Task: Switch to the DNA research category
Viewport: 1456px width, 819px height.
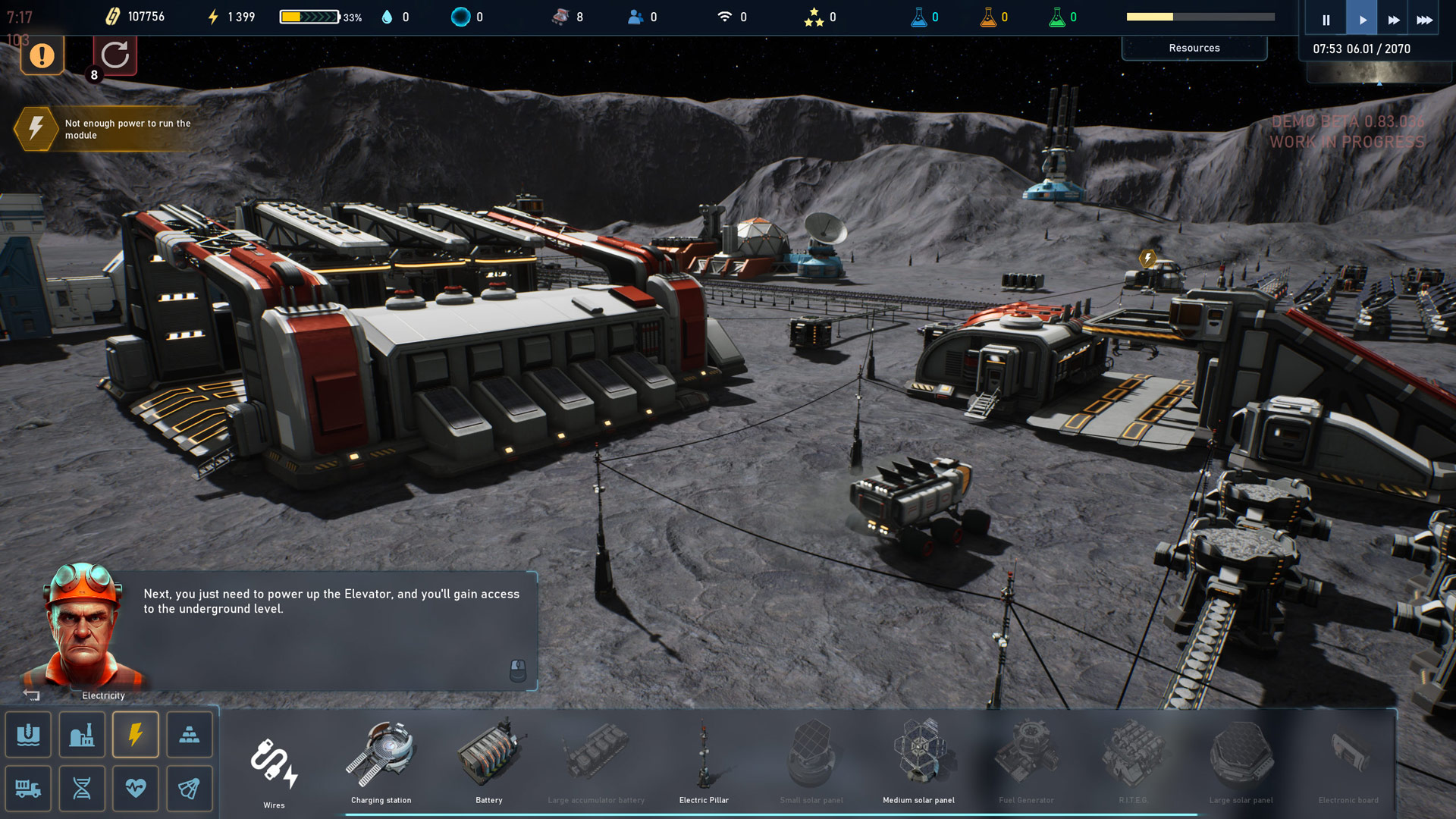Action: 82,789
